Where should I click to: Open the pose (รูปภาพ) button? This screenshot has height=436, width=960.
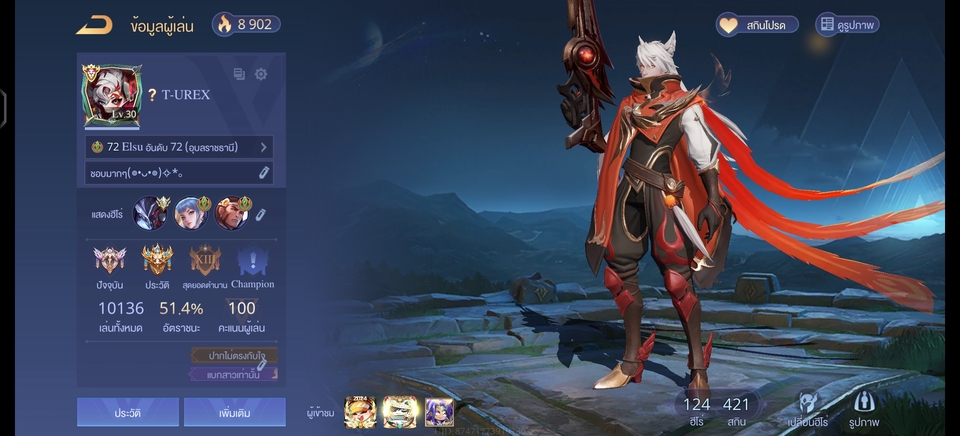(862, 405)
